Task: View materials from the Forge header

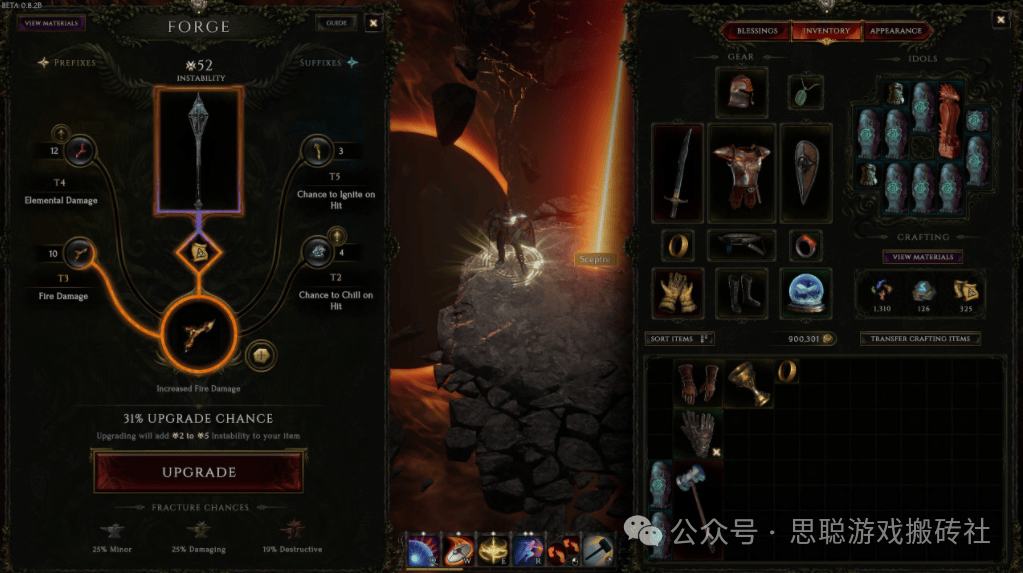Action: click(x=50, y=23)
